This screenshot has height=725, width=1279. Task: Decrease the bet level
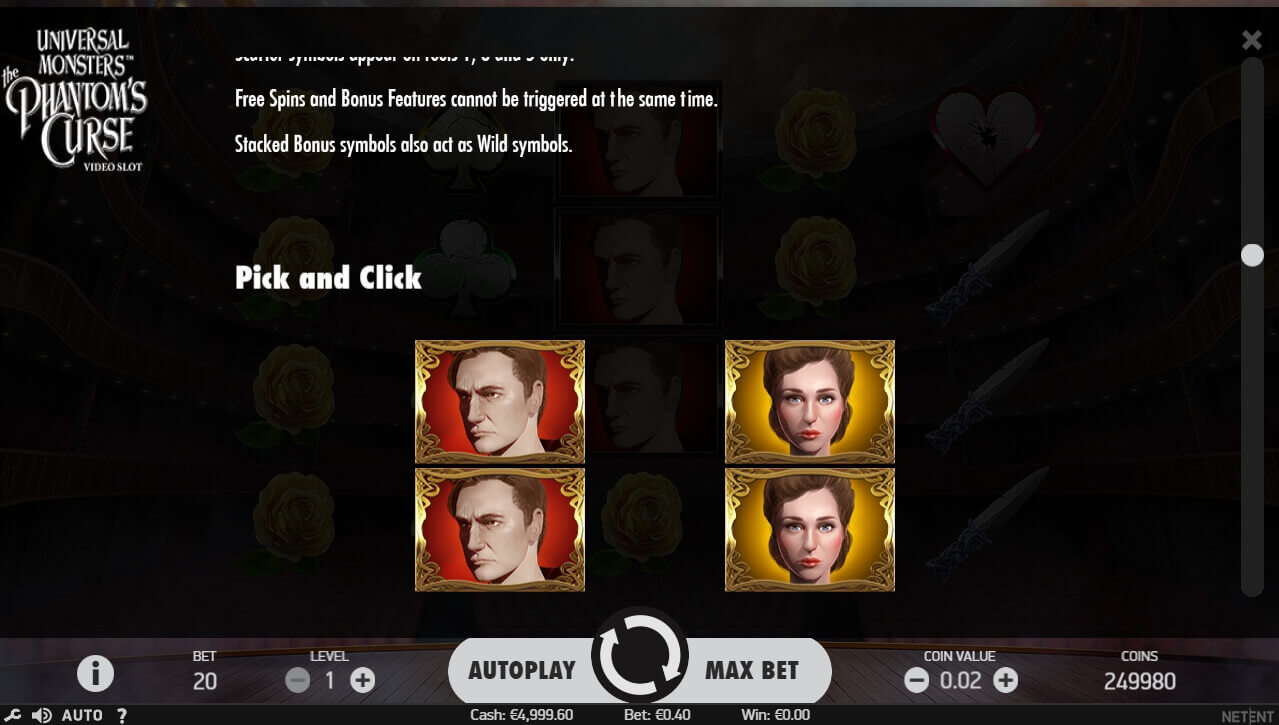297,681
